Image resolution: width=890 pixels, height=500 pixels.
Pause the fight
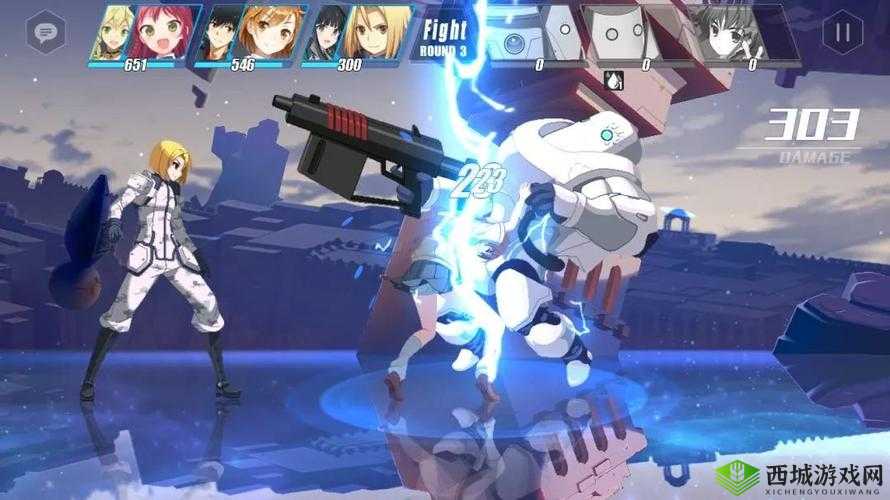tap(843, 32)
